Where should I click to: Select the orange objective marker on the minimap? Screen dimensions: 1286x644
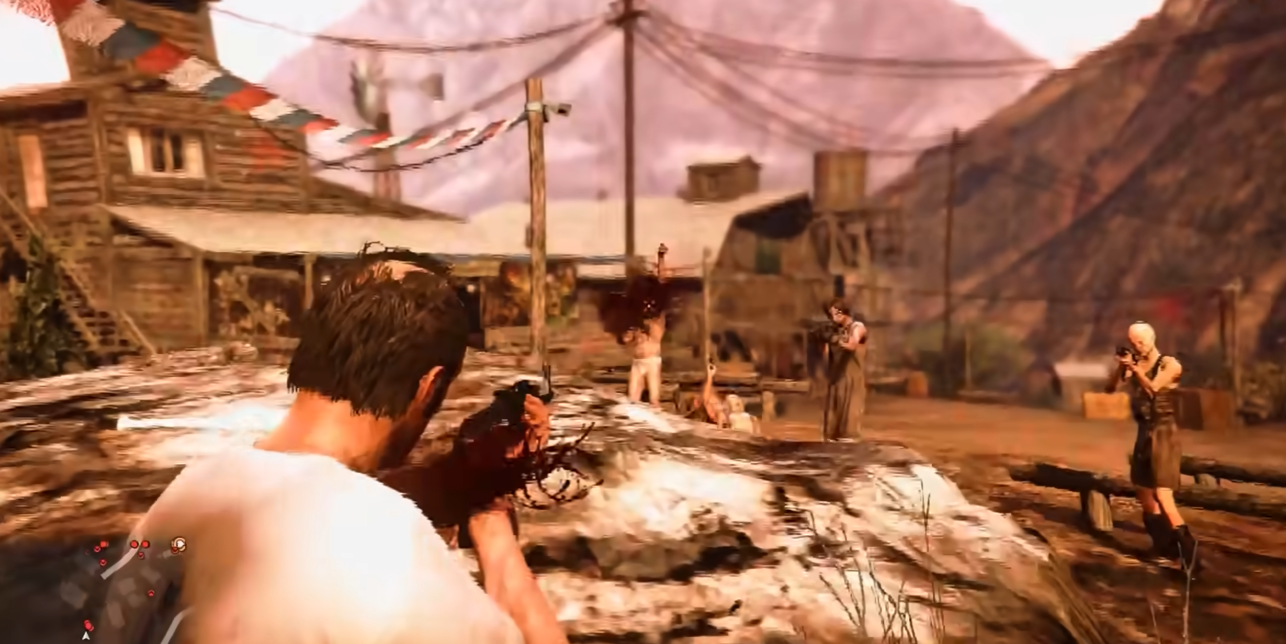[x=178, y=545]
